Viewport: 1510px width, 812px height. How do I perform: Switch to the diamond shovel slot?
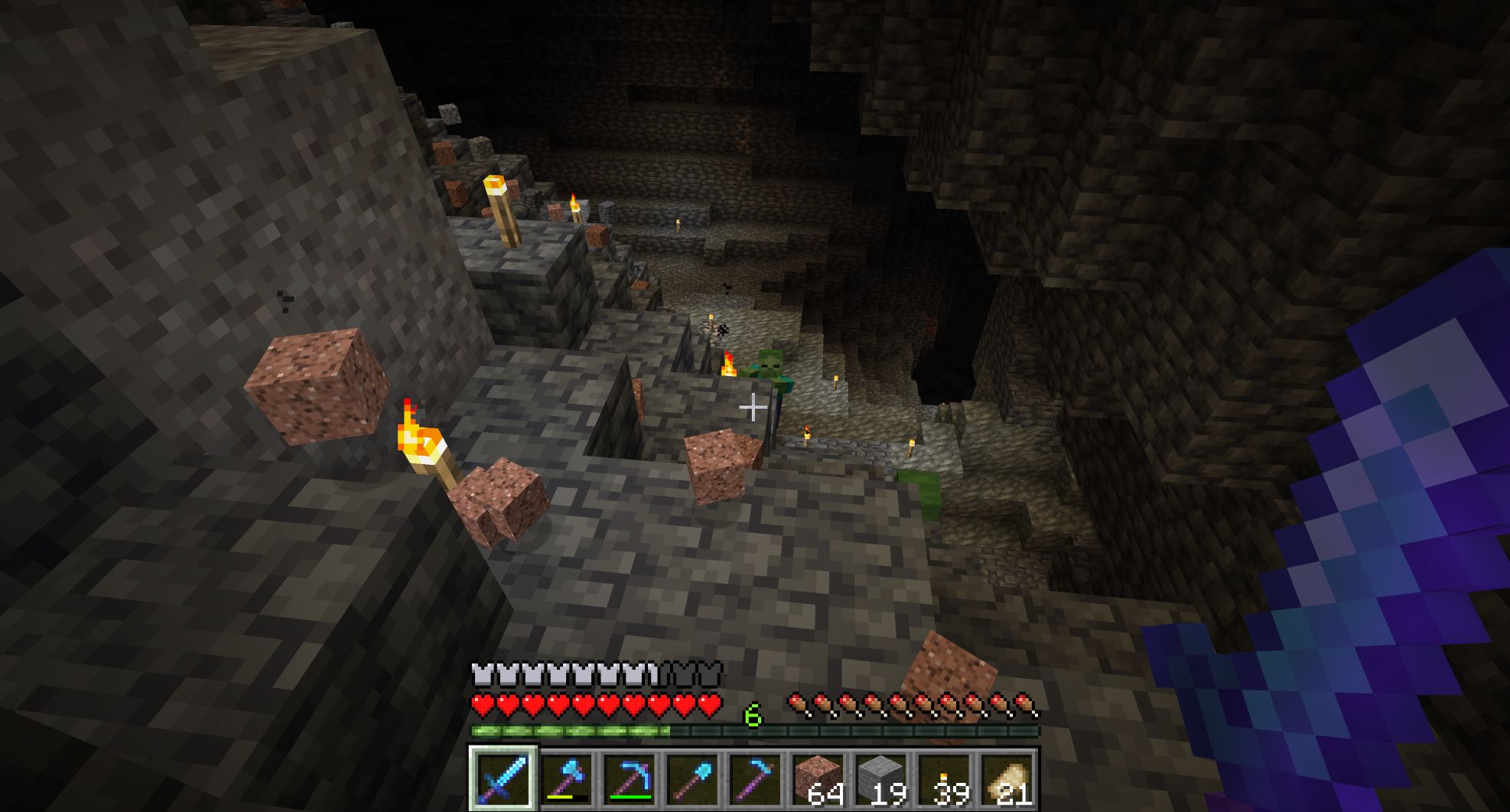692,778
